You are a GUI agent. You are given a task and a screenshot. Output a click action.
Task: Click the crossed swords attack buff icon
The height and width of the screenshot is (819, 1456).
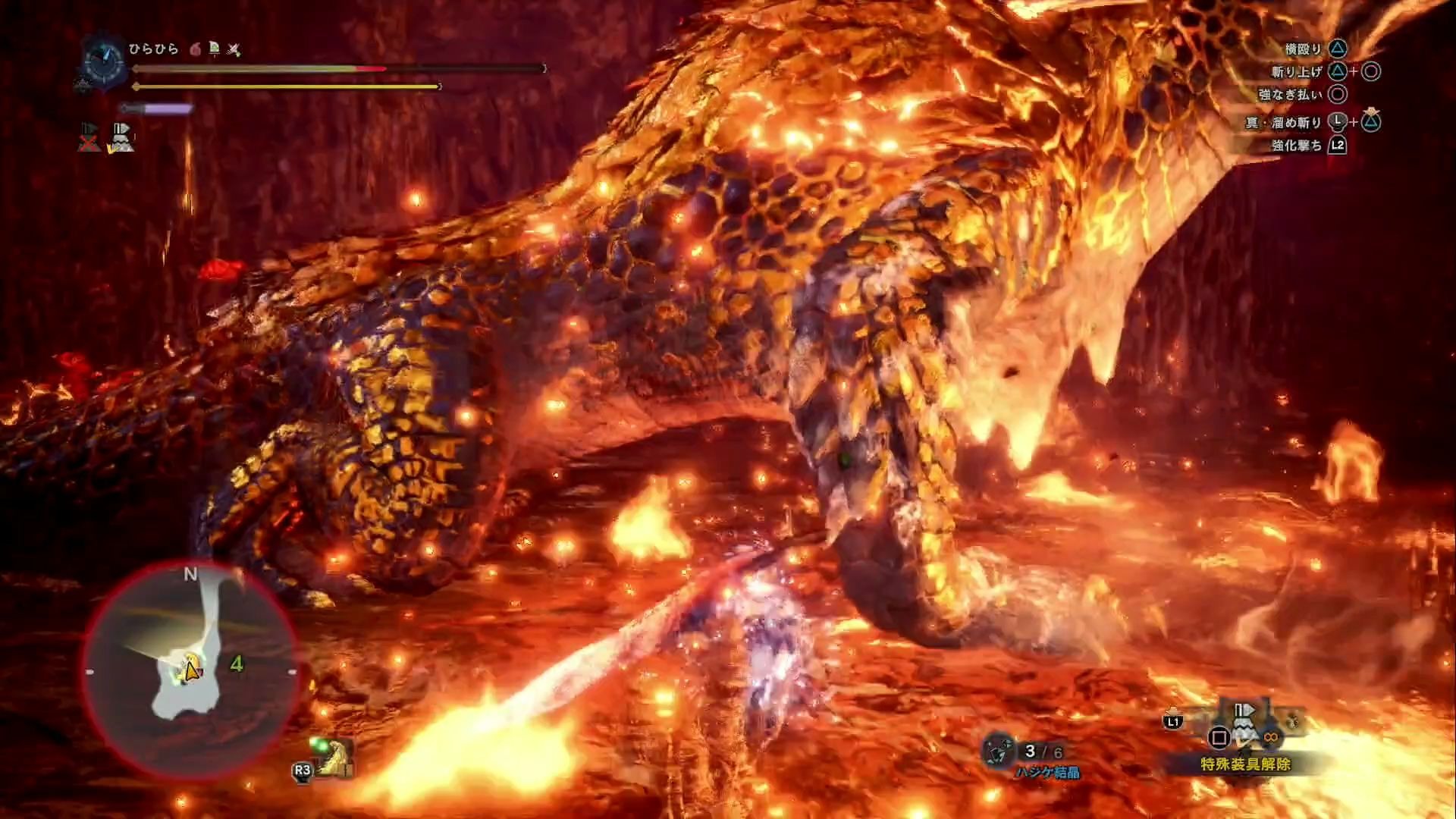[234, 50]
